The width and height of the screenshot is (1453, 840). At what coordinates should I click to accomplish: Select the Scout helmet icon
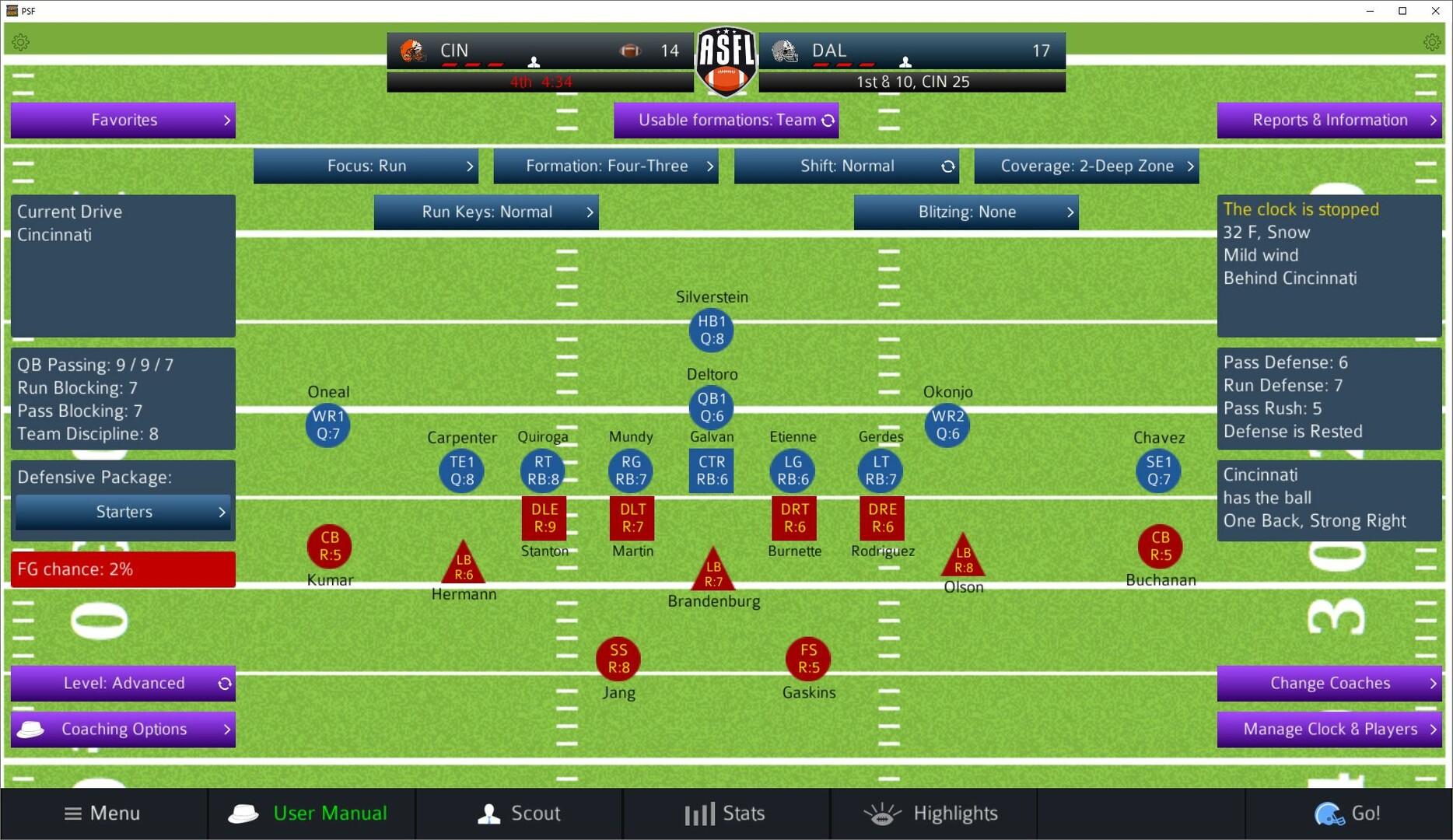pos(489,813)
